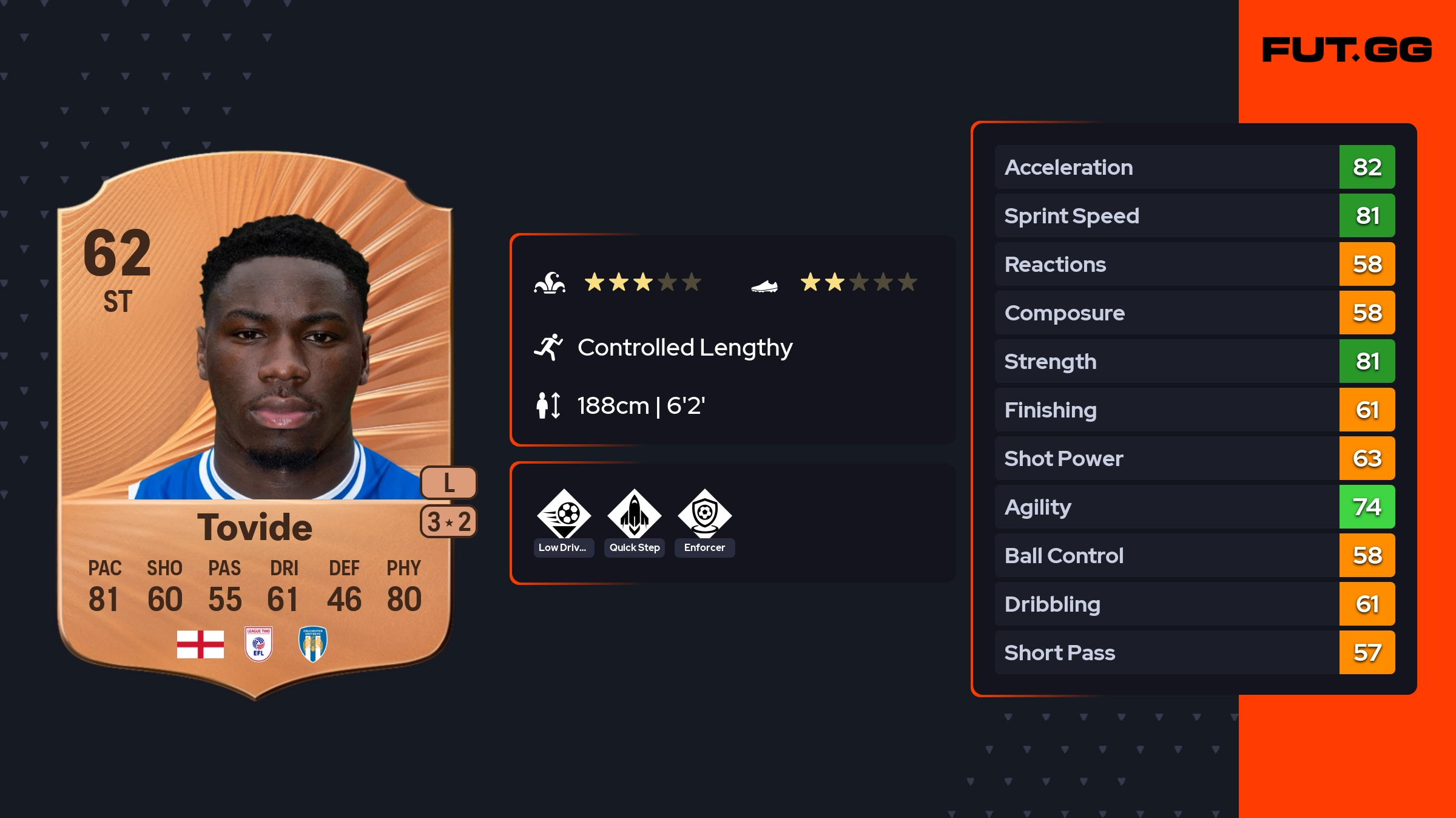Click the Sprint Speed stat row
This screenshot has width=1456, height=818.
click(1194, 215)
